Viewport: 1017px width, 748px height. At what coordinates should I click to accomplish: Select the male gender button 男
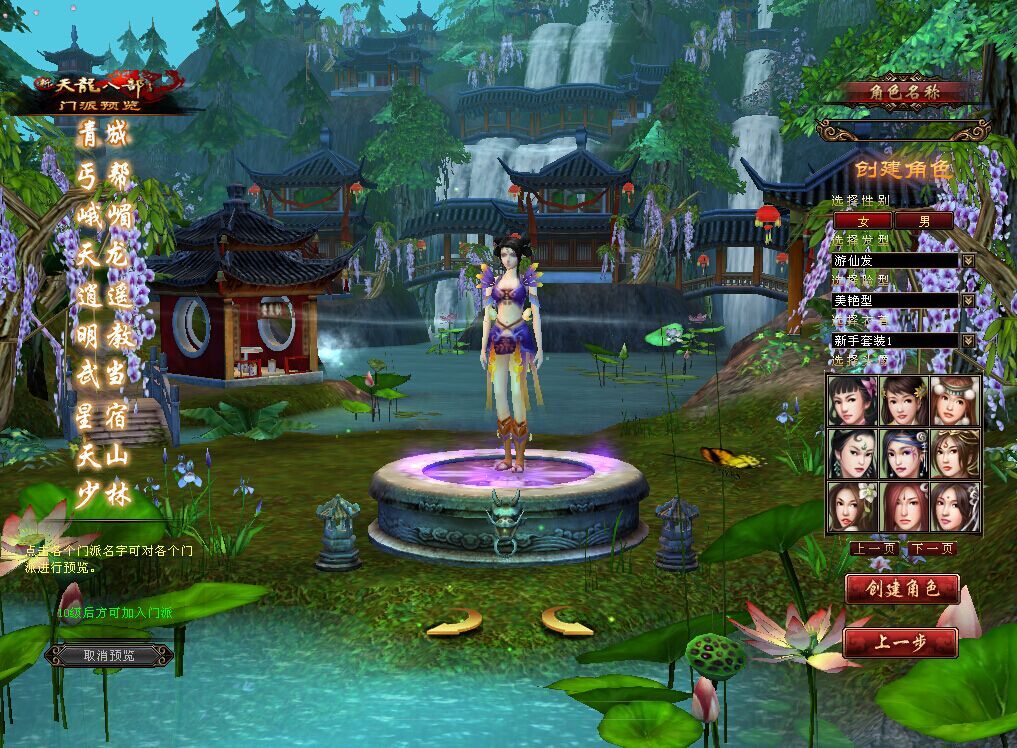[923, 220]
